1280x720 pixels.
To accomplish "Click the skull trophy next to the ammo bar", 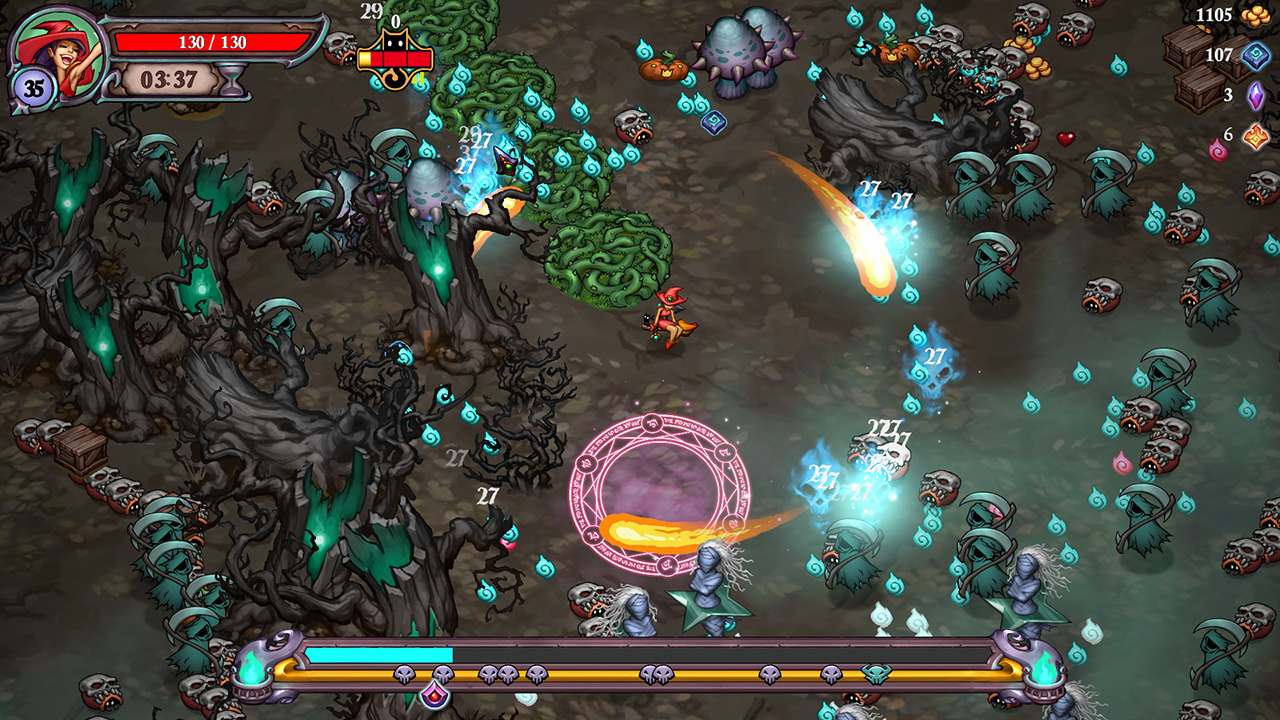I will click(340, 47).
